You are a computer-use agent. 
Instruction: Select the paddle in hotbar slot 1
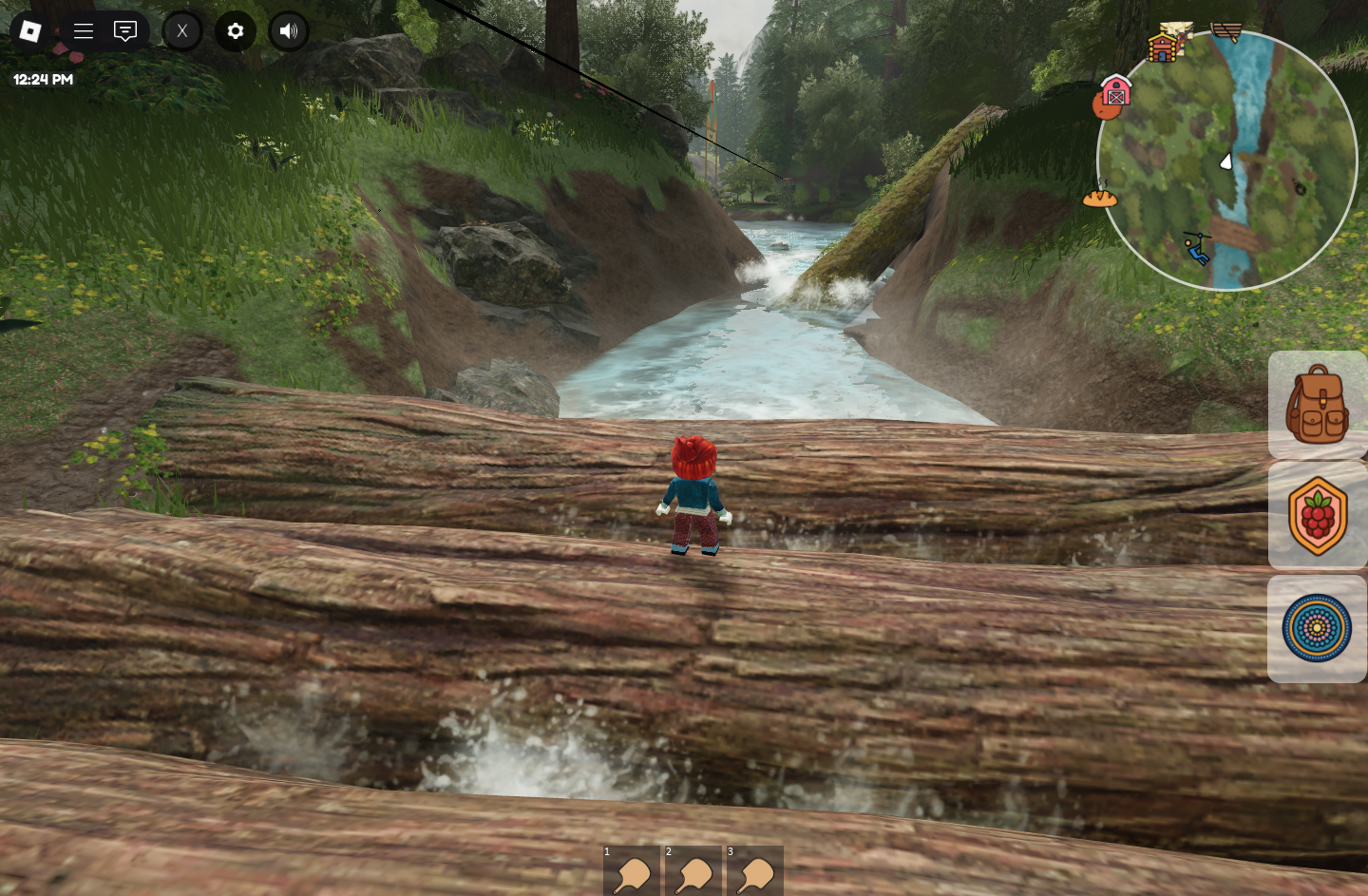tap(632, 872)
